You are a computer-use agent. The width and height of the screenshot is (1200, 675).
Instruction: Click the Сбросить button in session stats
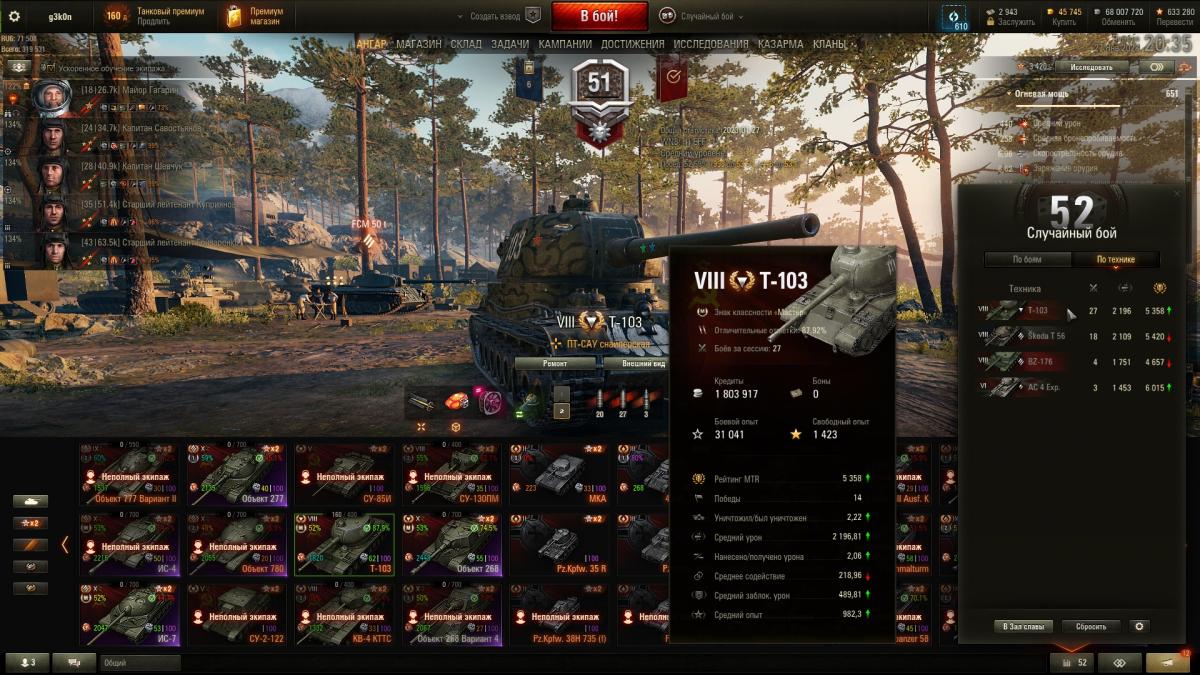[x=1090, y=626]
